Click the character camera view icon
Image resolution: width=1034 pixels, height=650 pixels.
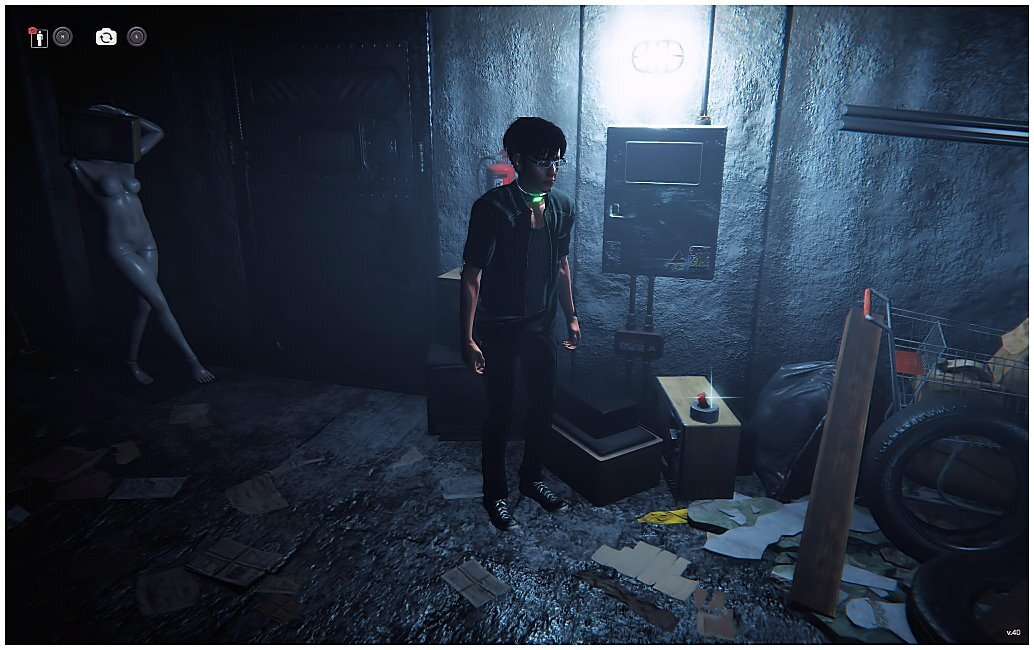(38, 37)
